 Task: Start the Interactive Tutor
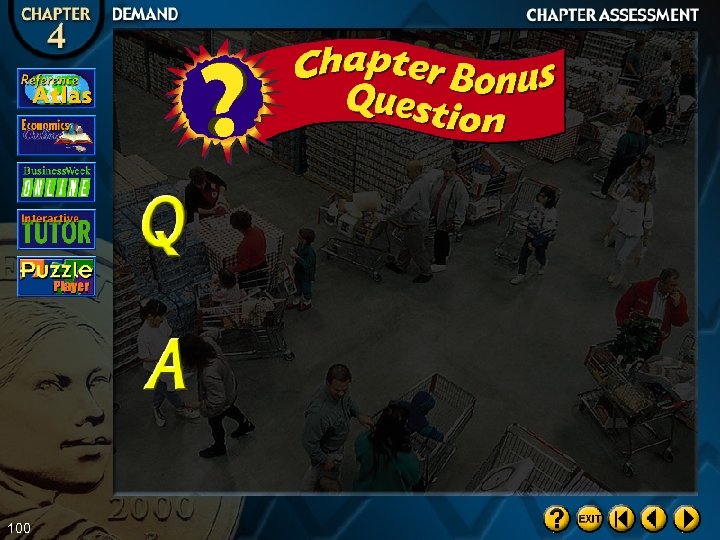[56, 229]
